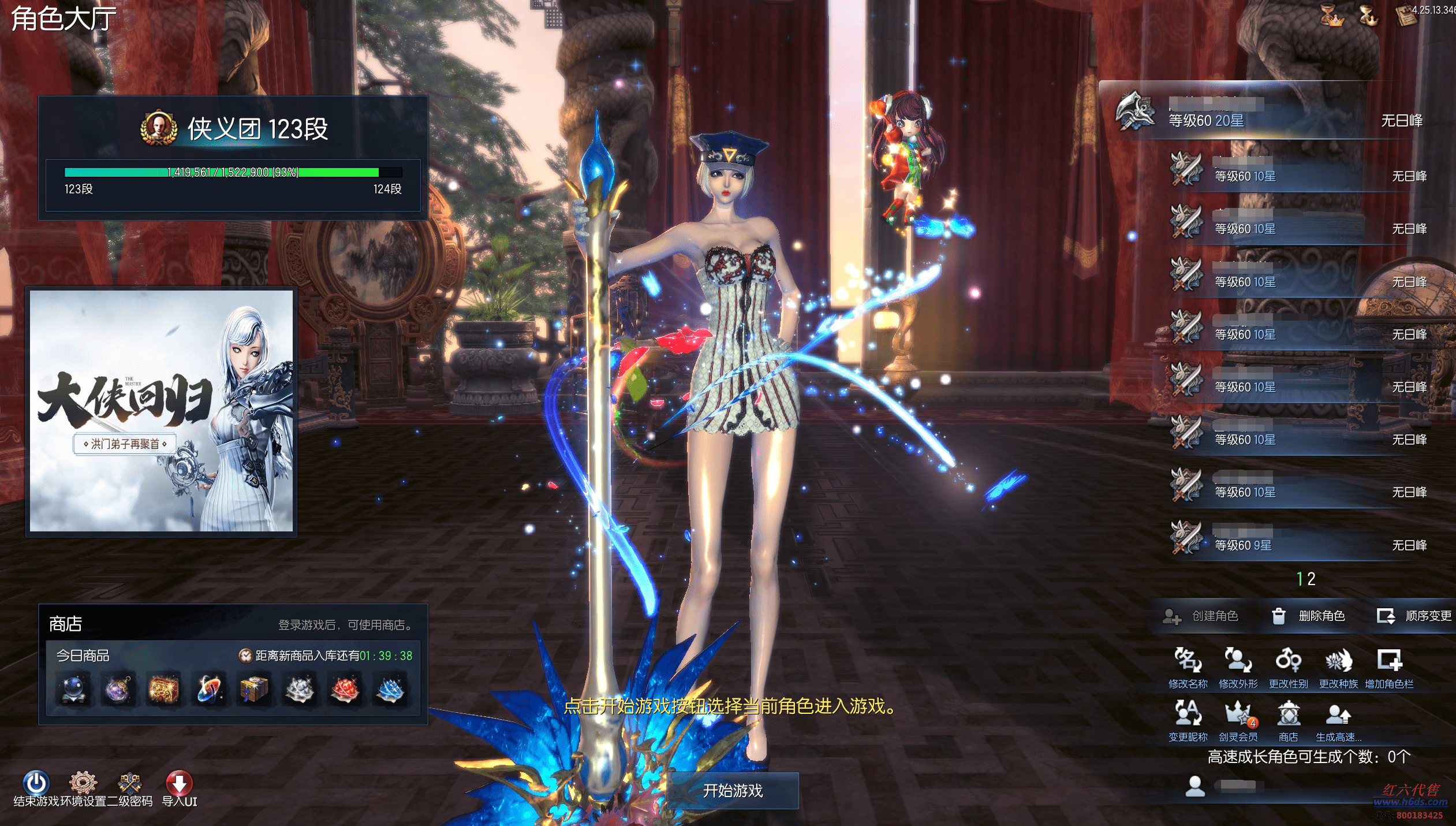Viewport: 1456px width, 826px height.
Task: Click the 结束游戏 power icon
Action: [36, 783]
